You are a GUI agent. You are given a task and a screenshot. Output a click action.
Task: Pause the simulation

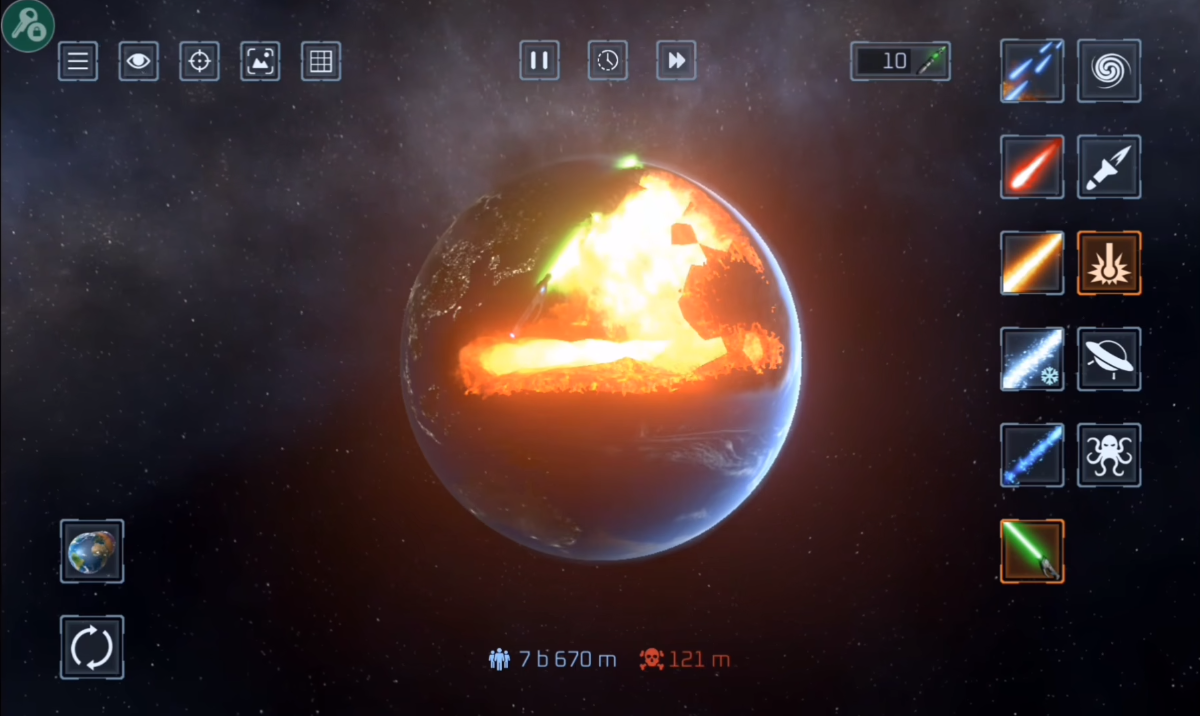(x=539, y=61)
